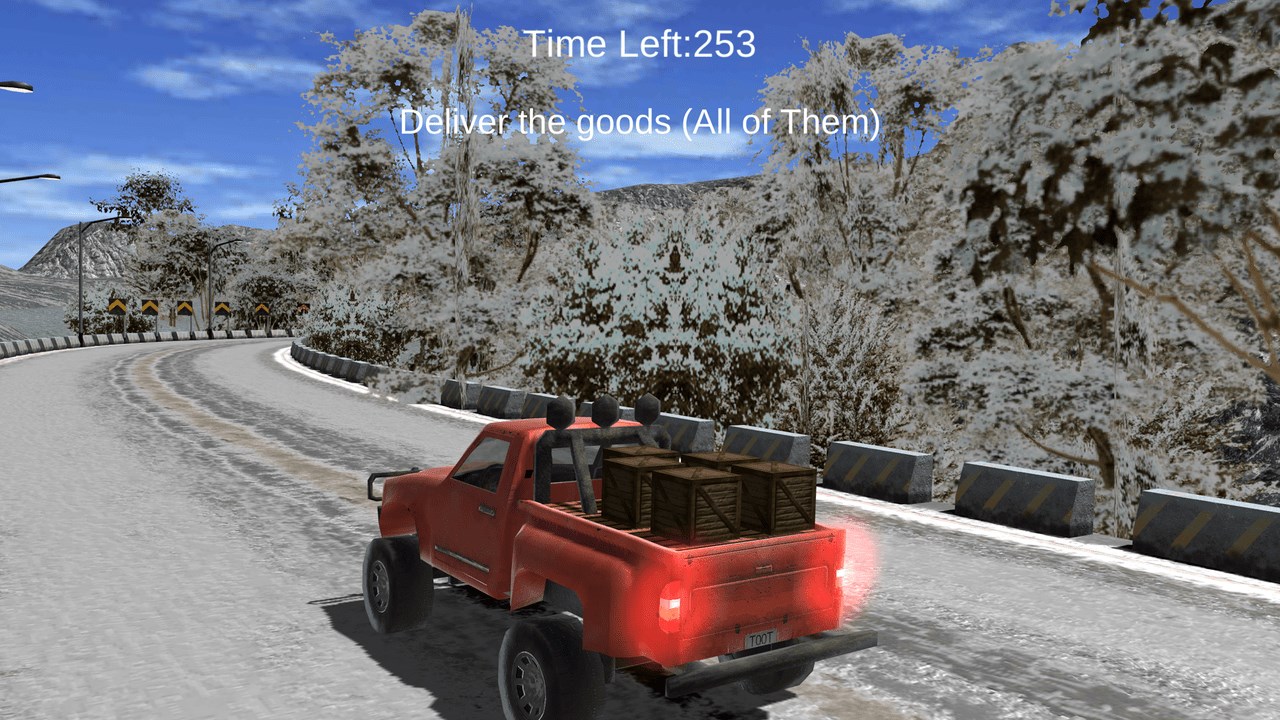The width and height of the screenshot is (1280, 720).
Task: Click the Deliver the goods objective text
Action: (x=640, y=124)
